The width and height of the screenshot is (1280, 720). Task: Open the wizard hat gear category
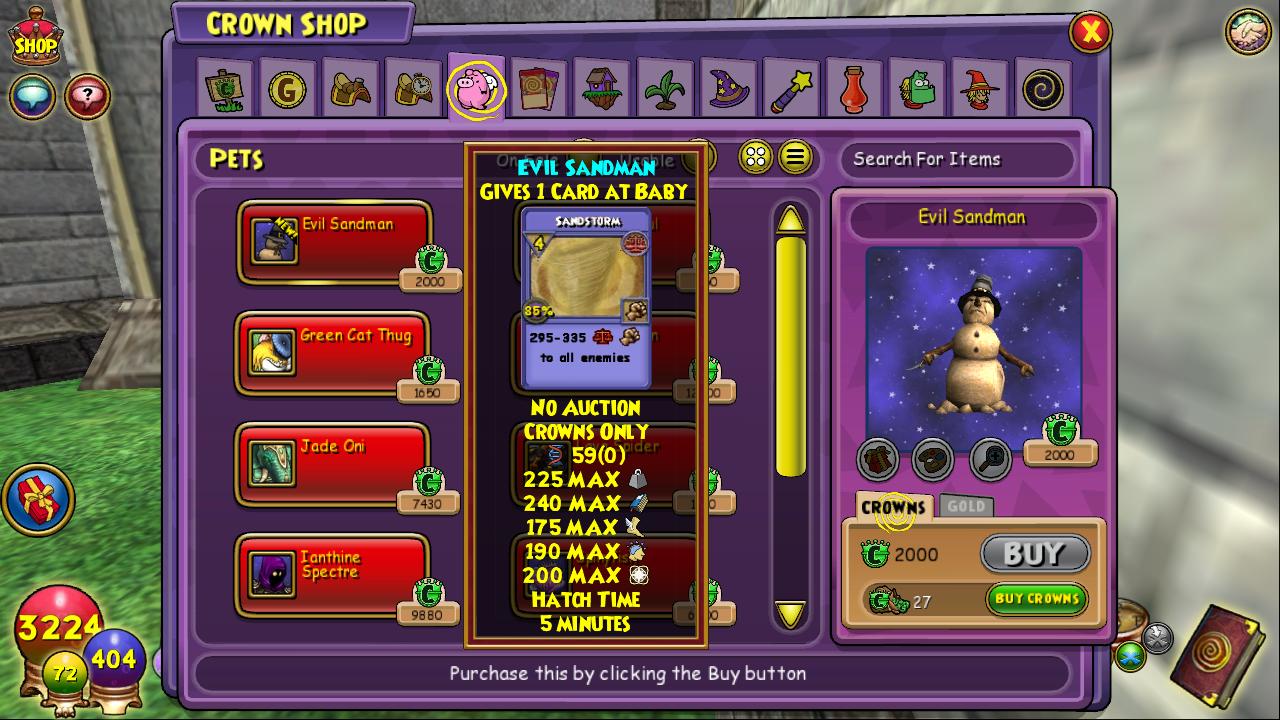pos(728,90)
